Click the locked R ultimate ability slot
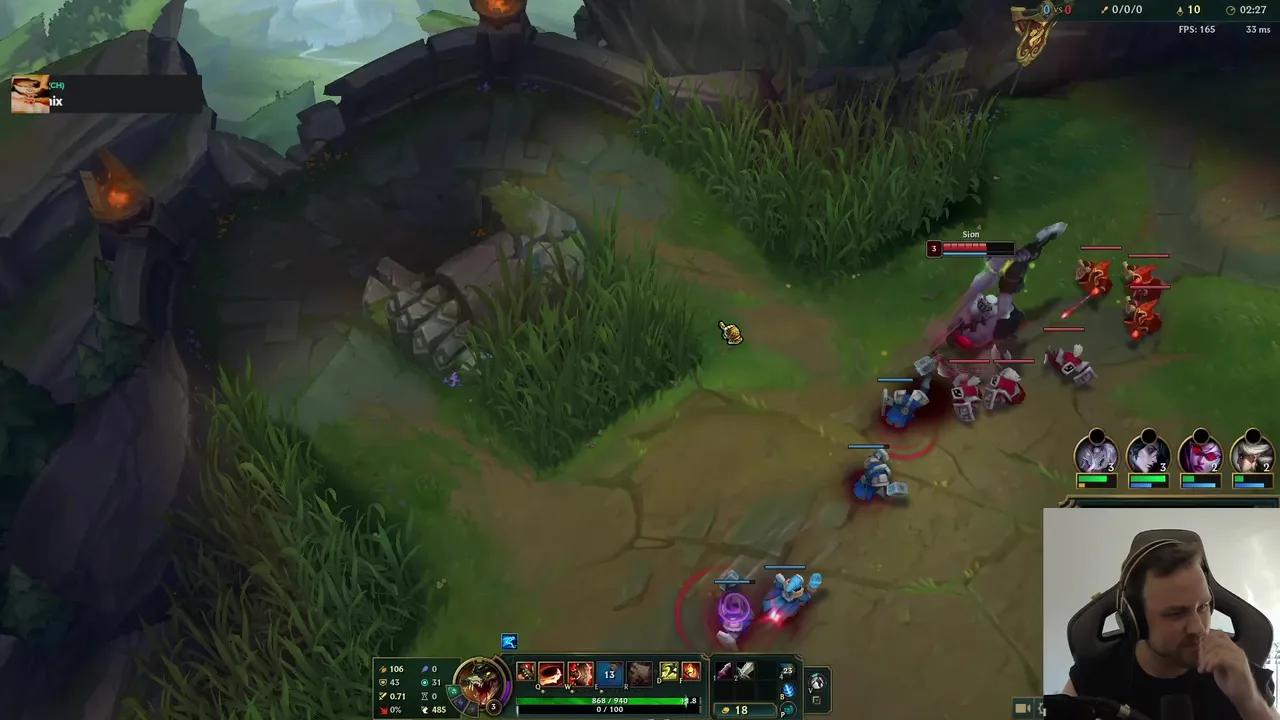1280x720 pixels. pyautogui.click(x=640, y=673)
